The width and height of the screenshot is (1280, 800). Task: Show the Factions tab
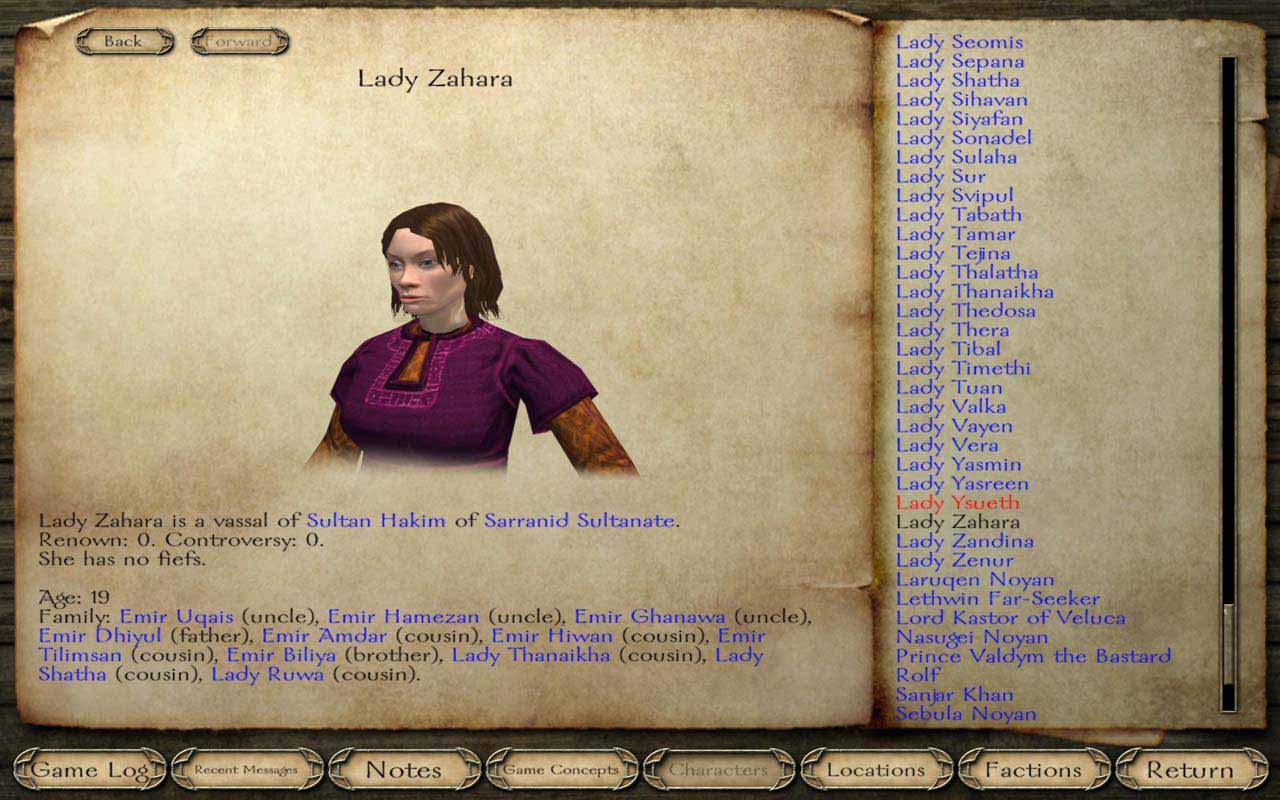pyautogui.click(x=1033, y=770)
